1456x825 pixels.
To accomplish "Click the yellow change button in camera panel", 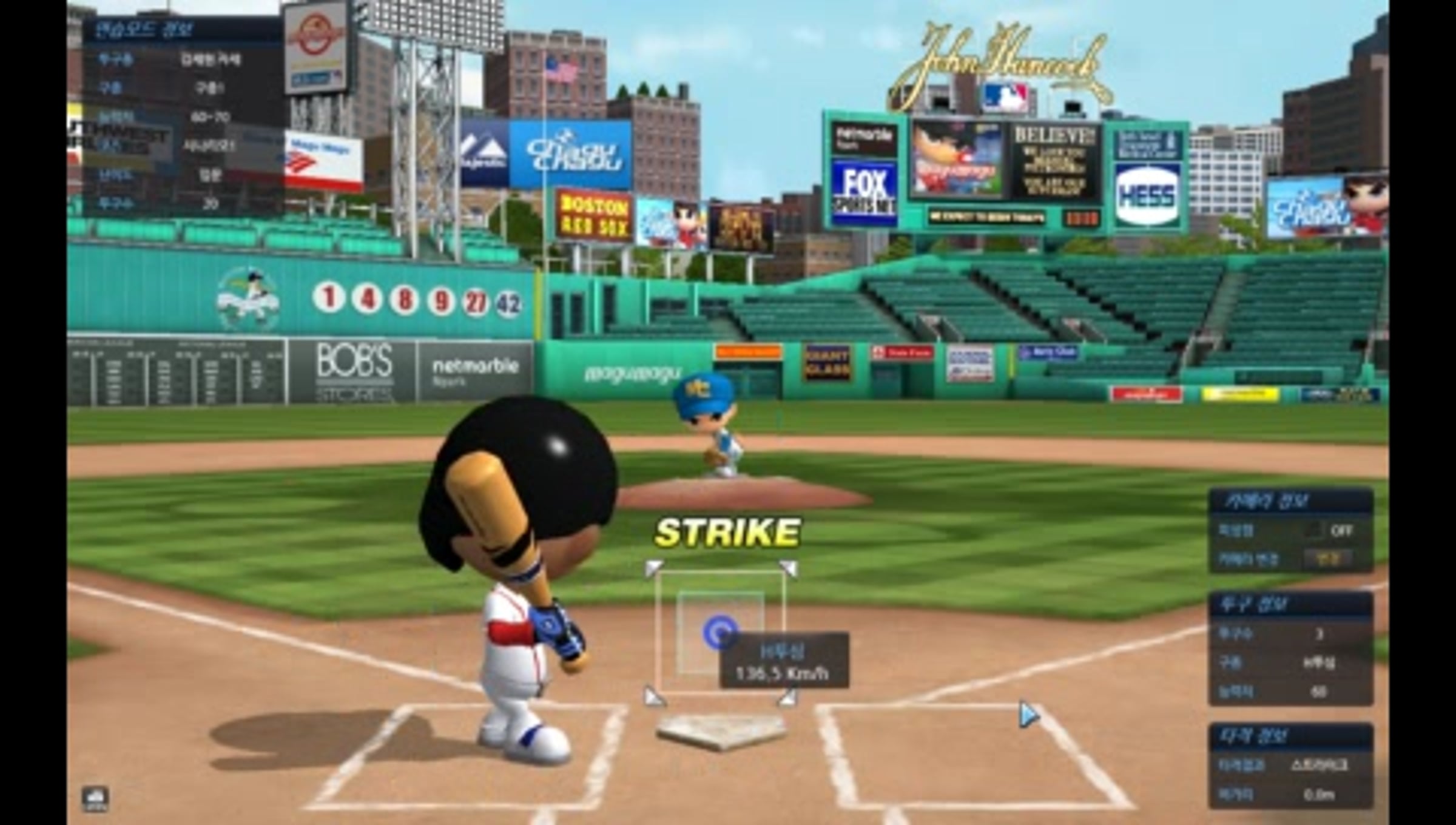I will point(1328,559).
